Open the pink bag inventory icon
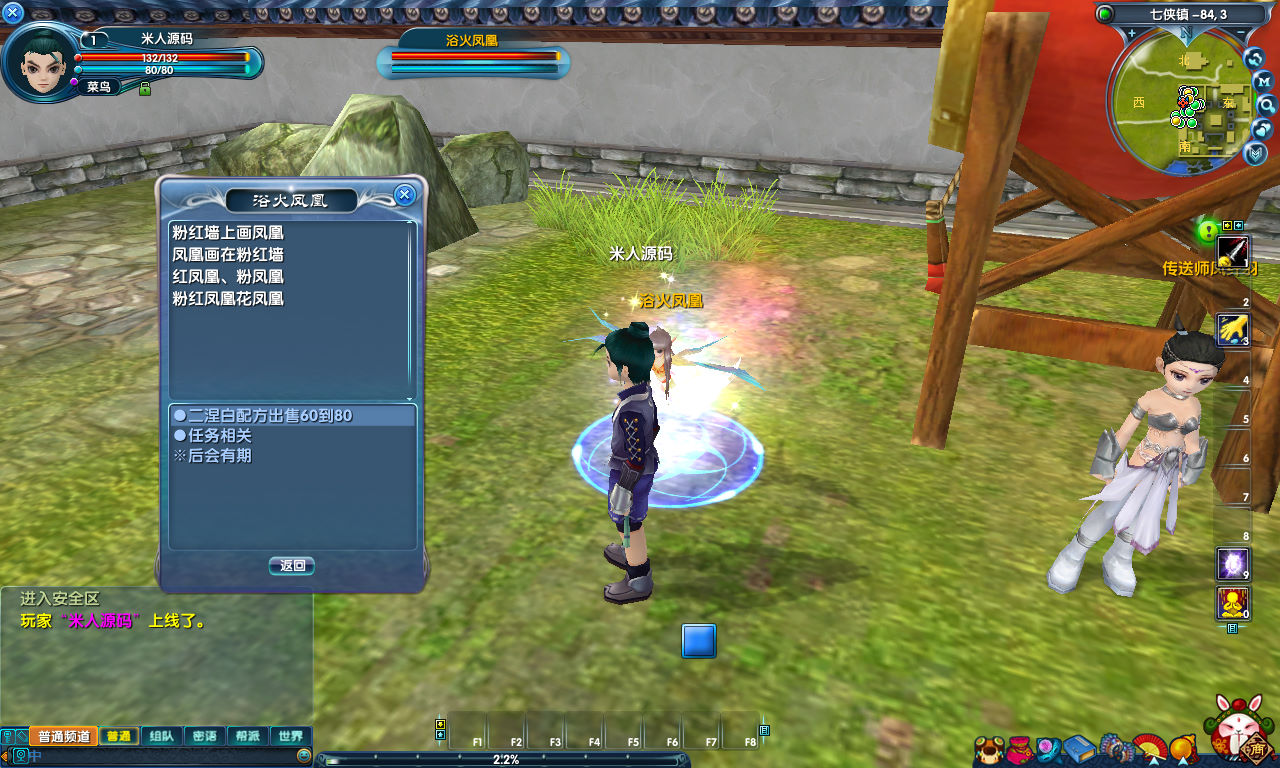Screen dimensions: 1280x768 click(1019, 749)
